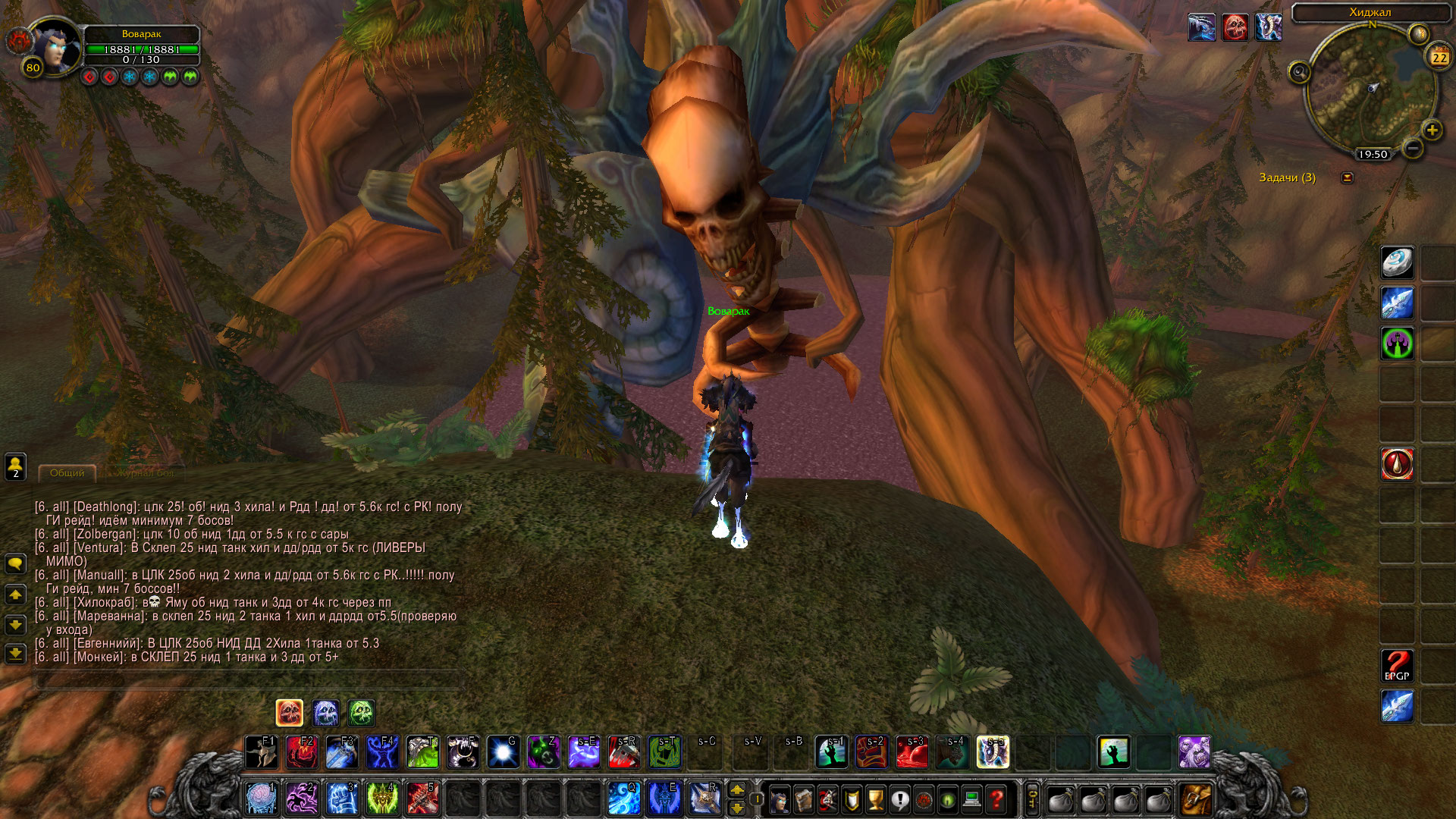This screenshot has height=819, width=1456.
Task: Switch action bar page up arrow
Action: click(x=736, y=790)
